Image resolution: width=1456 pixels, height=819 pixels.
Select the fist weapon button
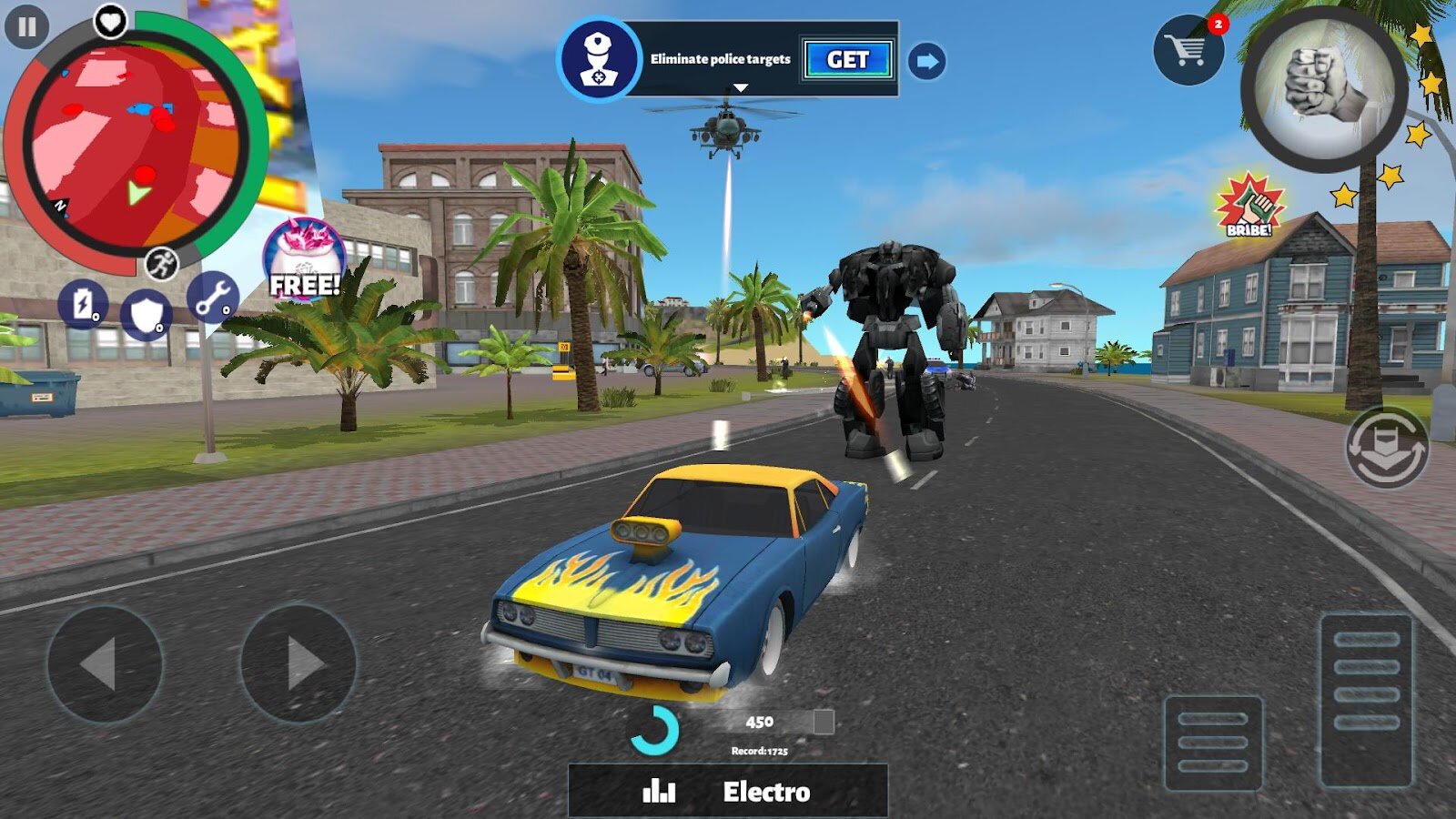tap(1324, 87)
